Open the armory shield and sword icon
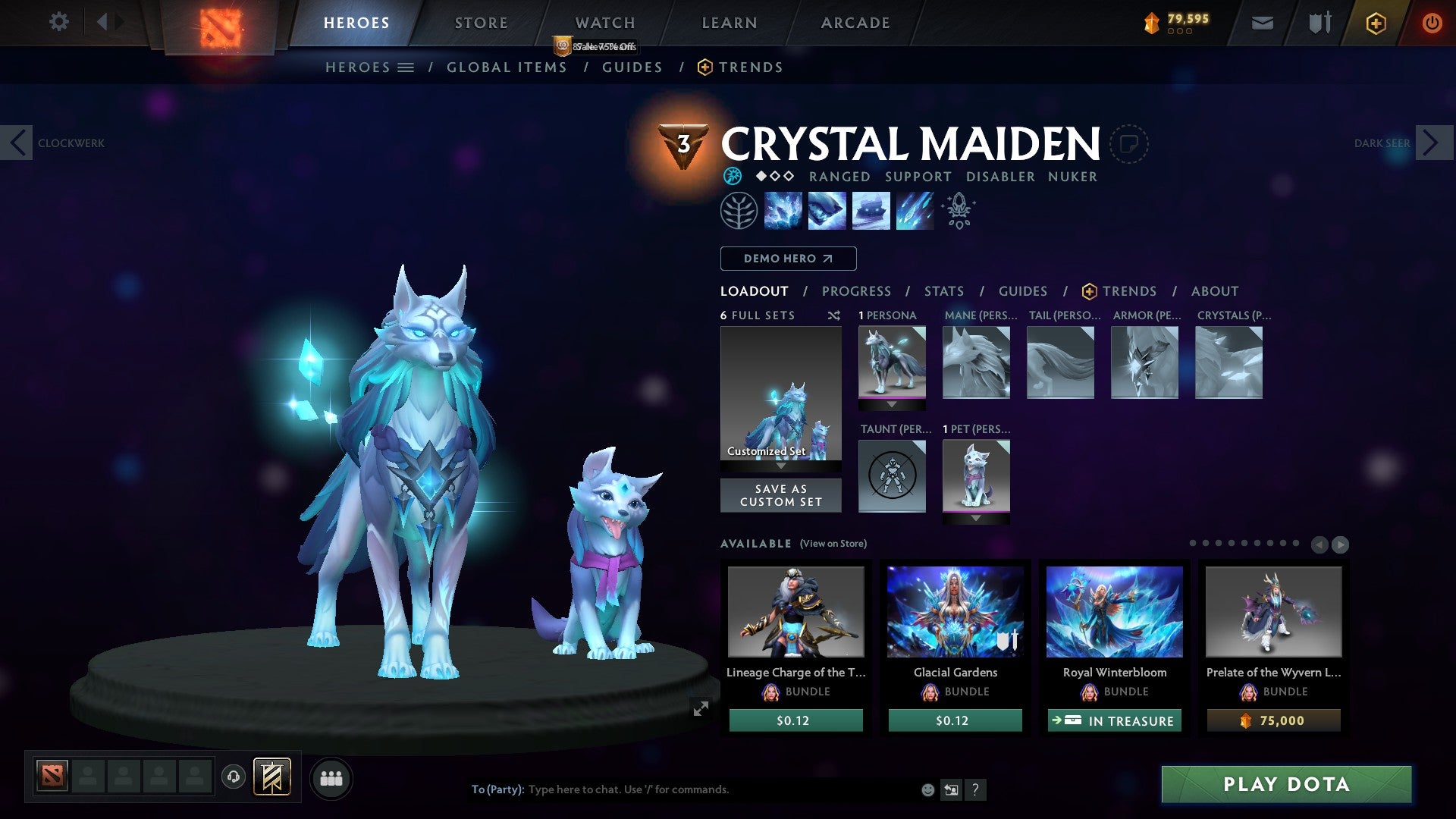Image resolution: width=1456 pixels, height=819 pixels. (x=1318, y=23)
